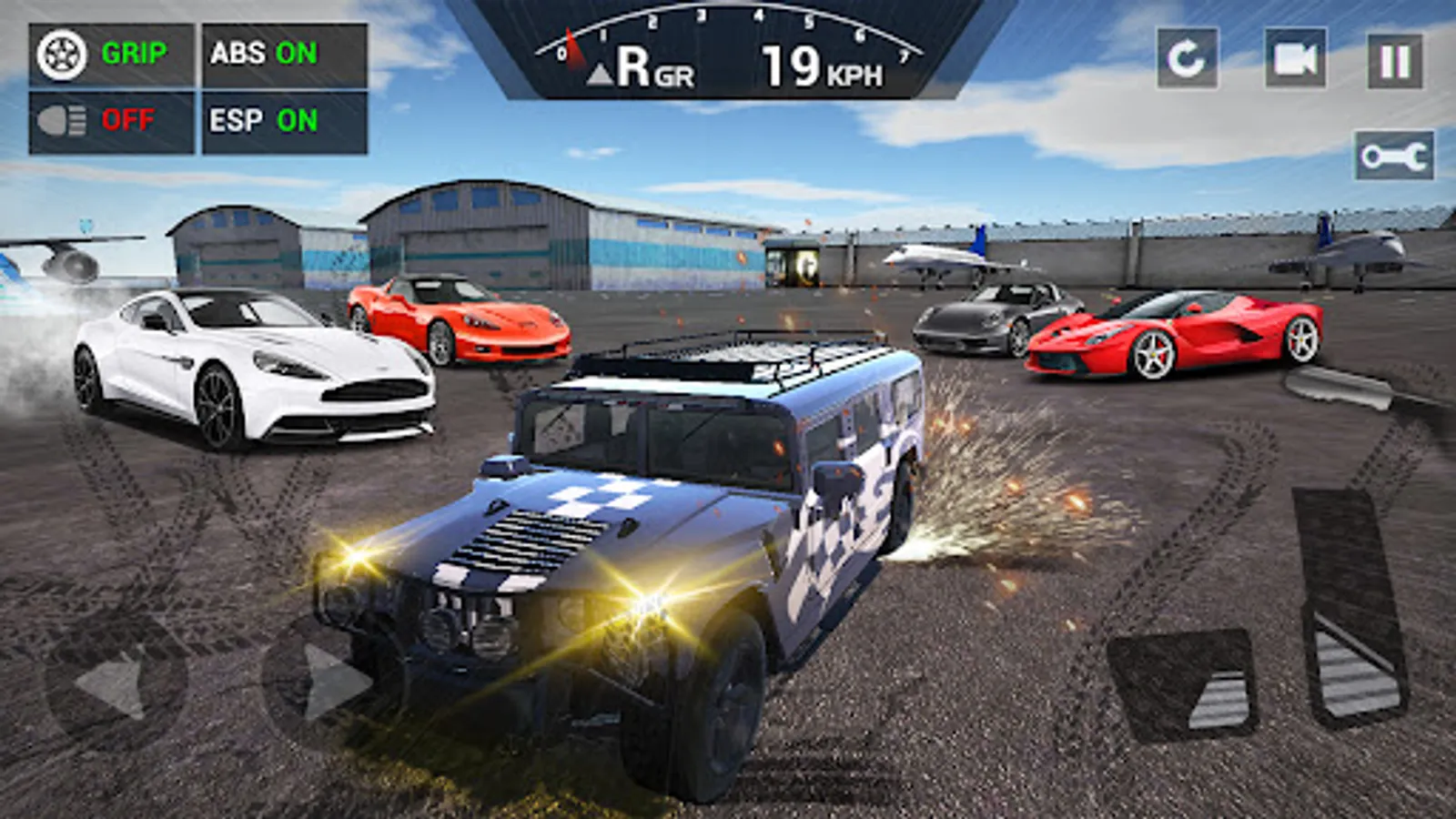Tap the restart icon in the top-right corner

coord(1190,56)
